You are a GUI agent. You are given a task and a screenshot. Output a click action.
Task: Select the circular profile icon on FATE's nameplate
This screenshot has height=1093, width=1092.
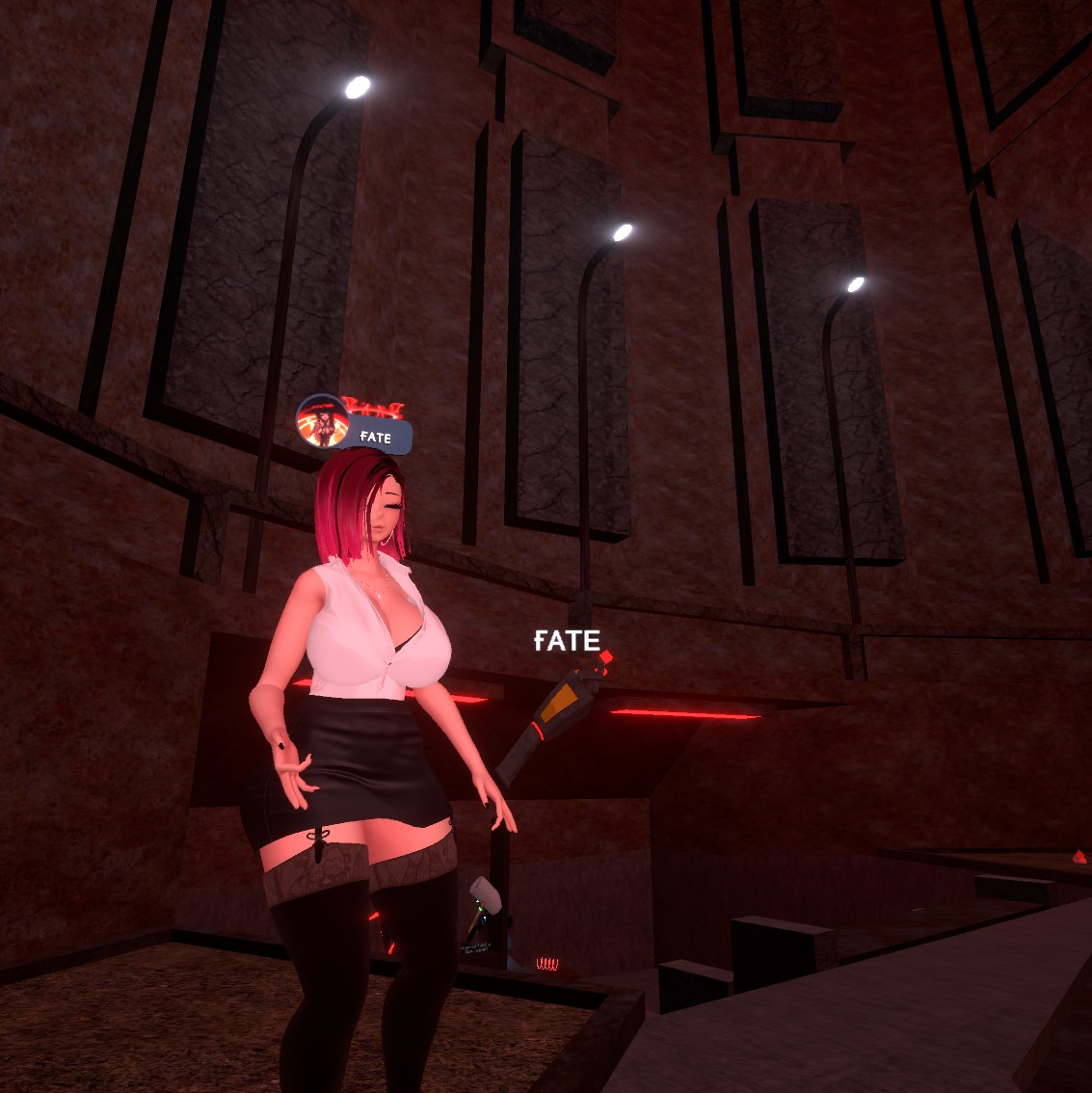coord(322,422)
